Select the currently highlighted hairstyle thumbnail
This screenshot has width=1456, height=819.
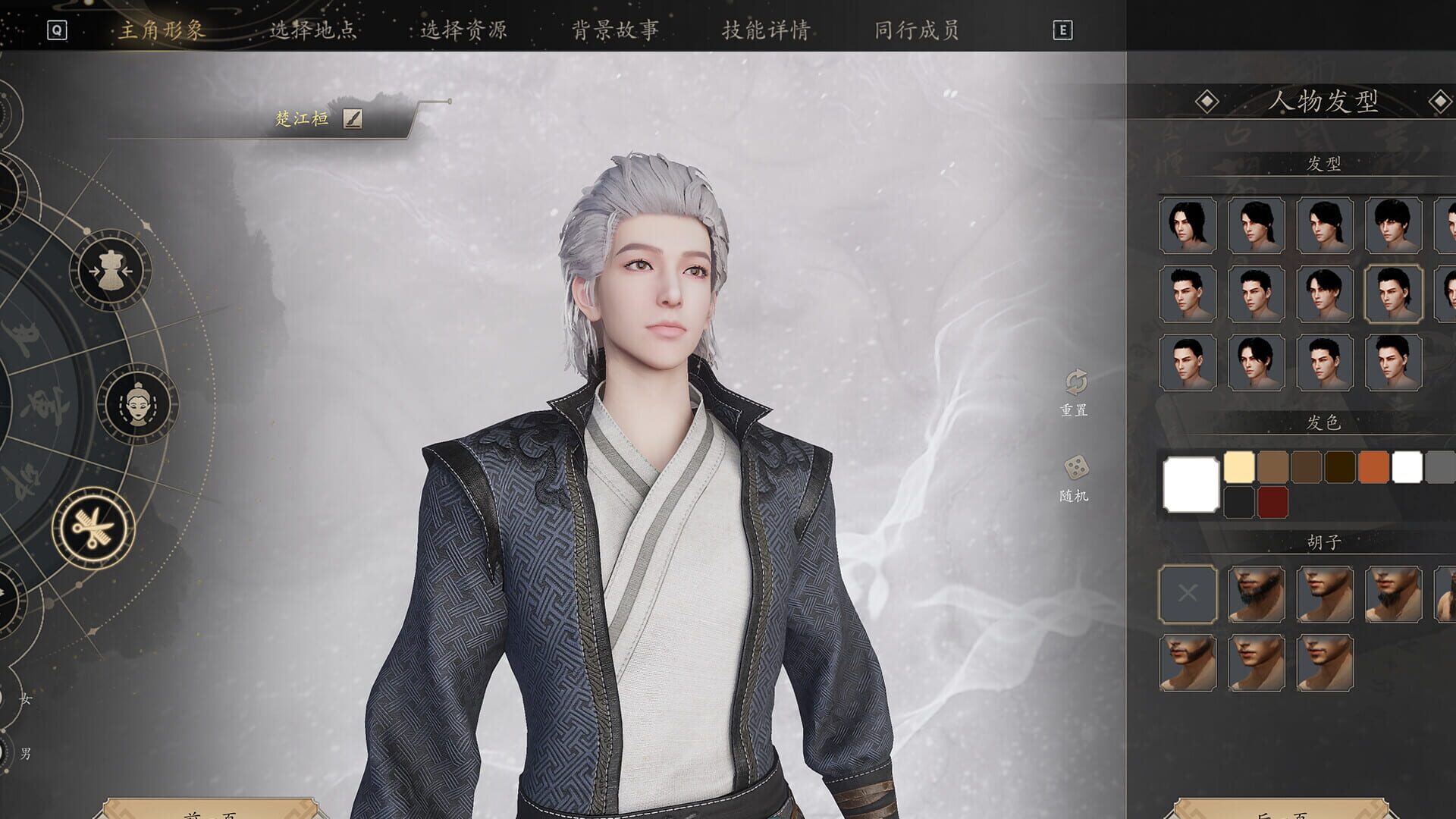(1393, 295)
